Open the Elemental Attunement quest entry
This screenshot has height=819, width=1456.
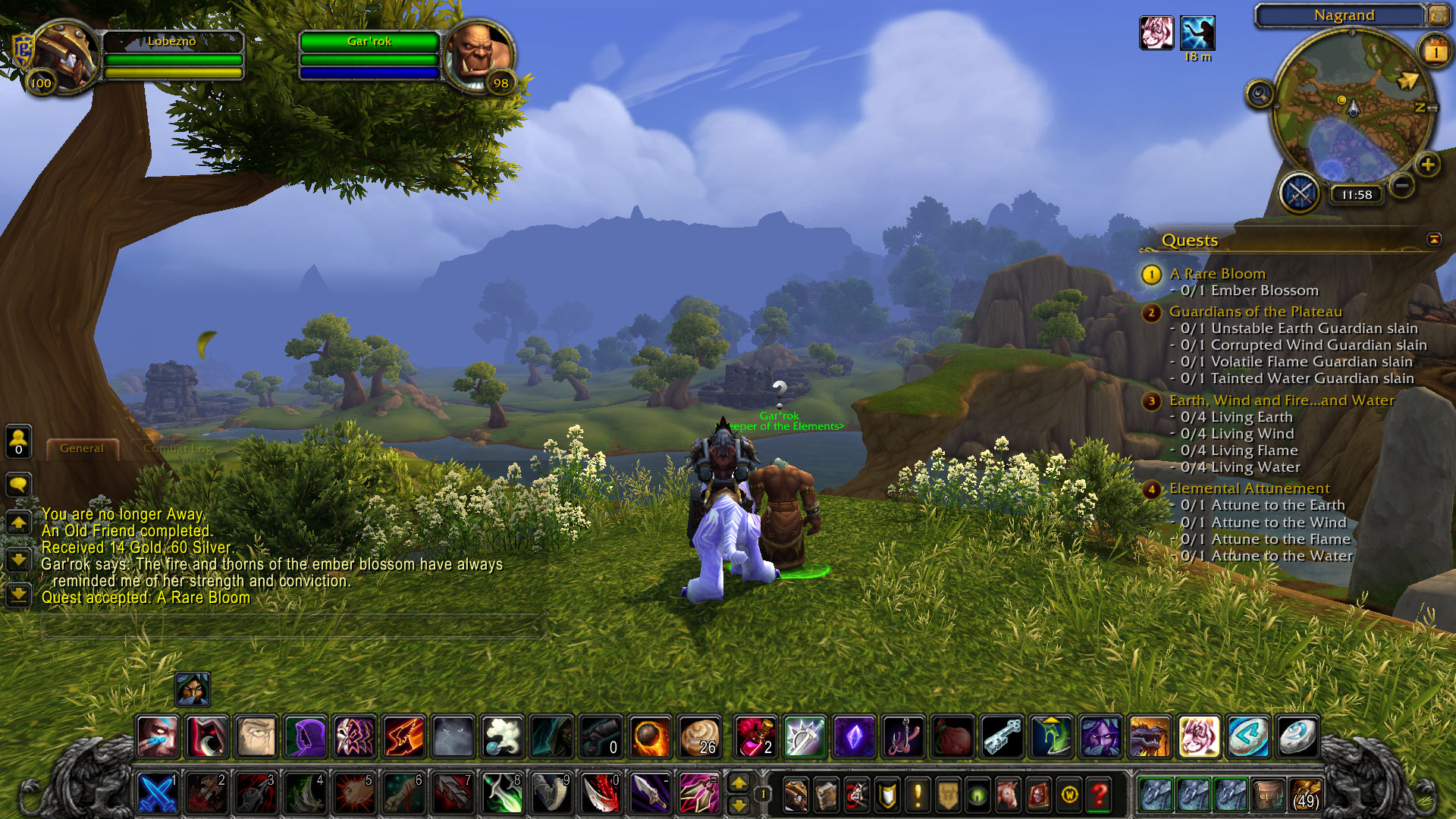click(1249, 488)
